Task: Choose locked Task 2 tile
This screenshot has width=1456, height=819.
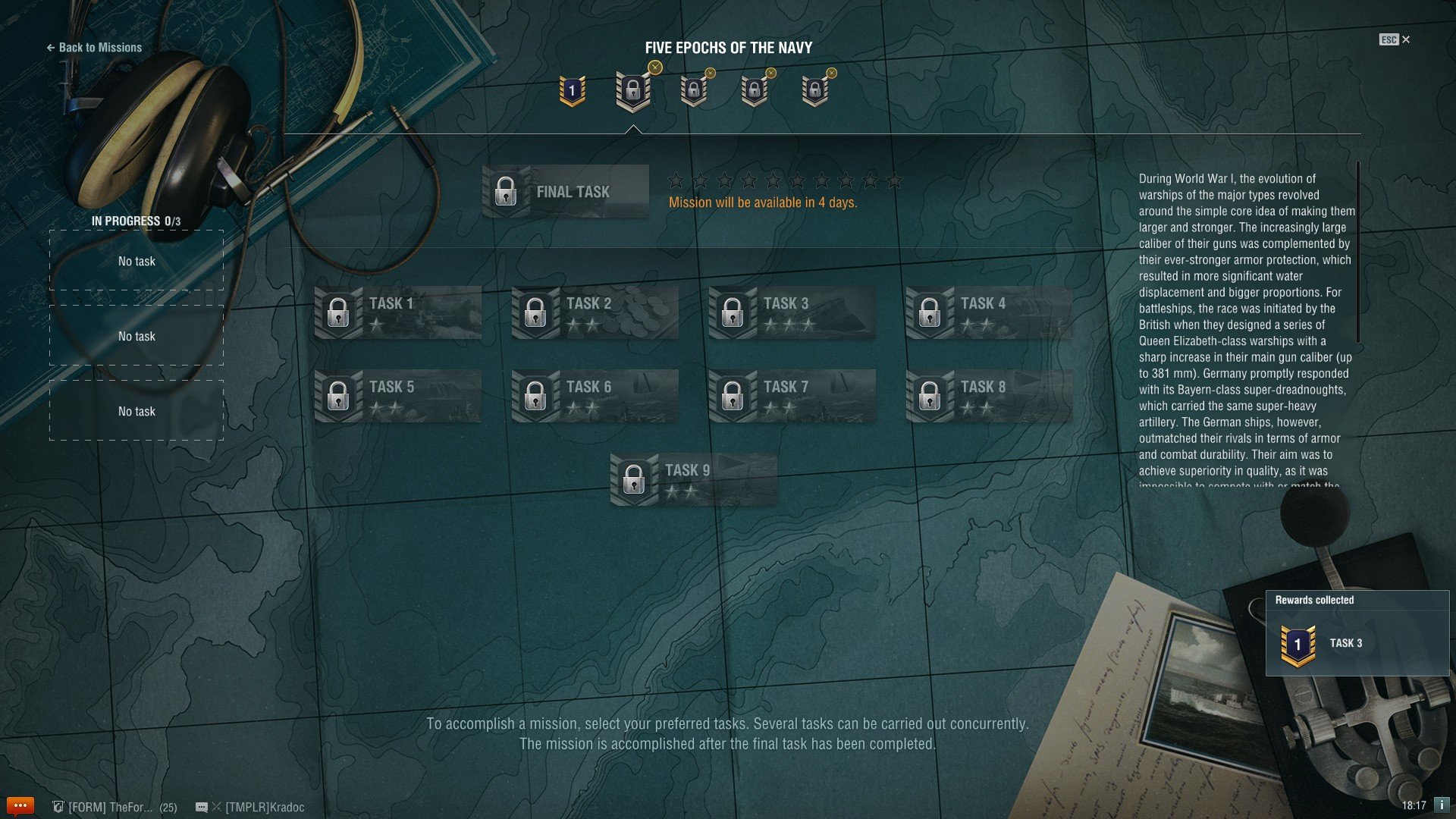Action: coord(595,312)
